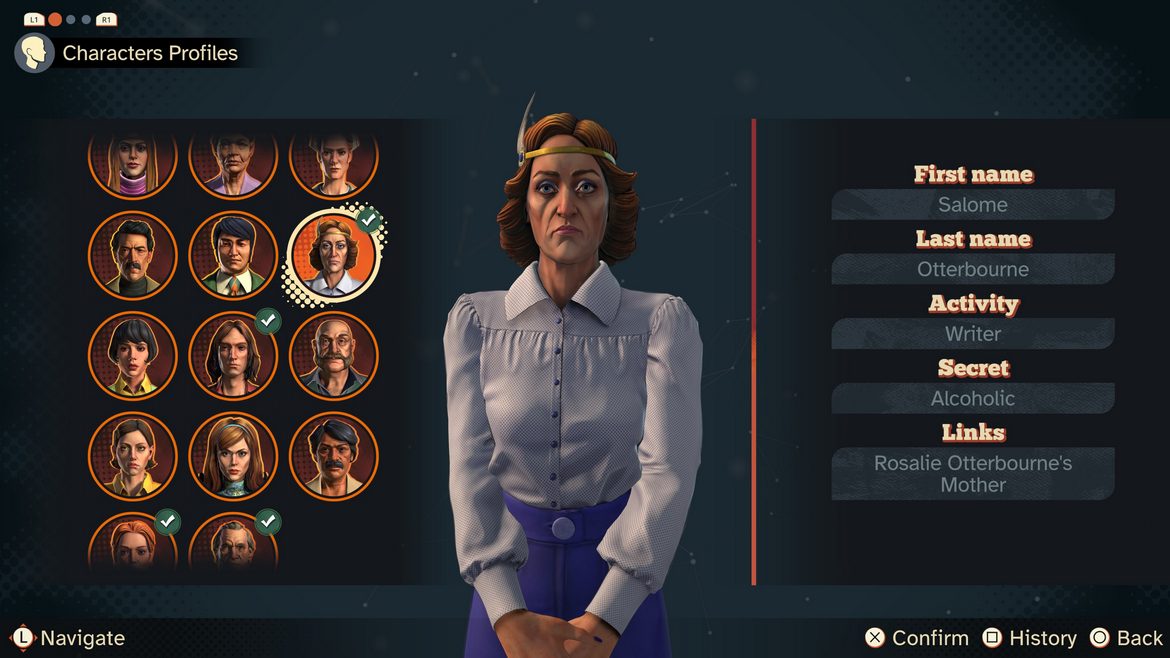
Task: Open the red-haired woman's checked profile
Action: [x=132, y=545]
